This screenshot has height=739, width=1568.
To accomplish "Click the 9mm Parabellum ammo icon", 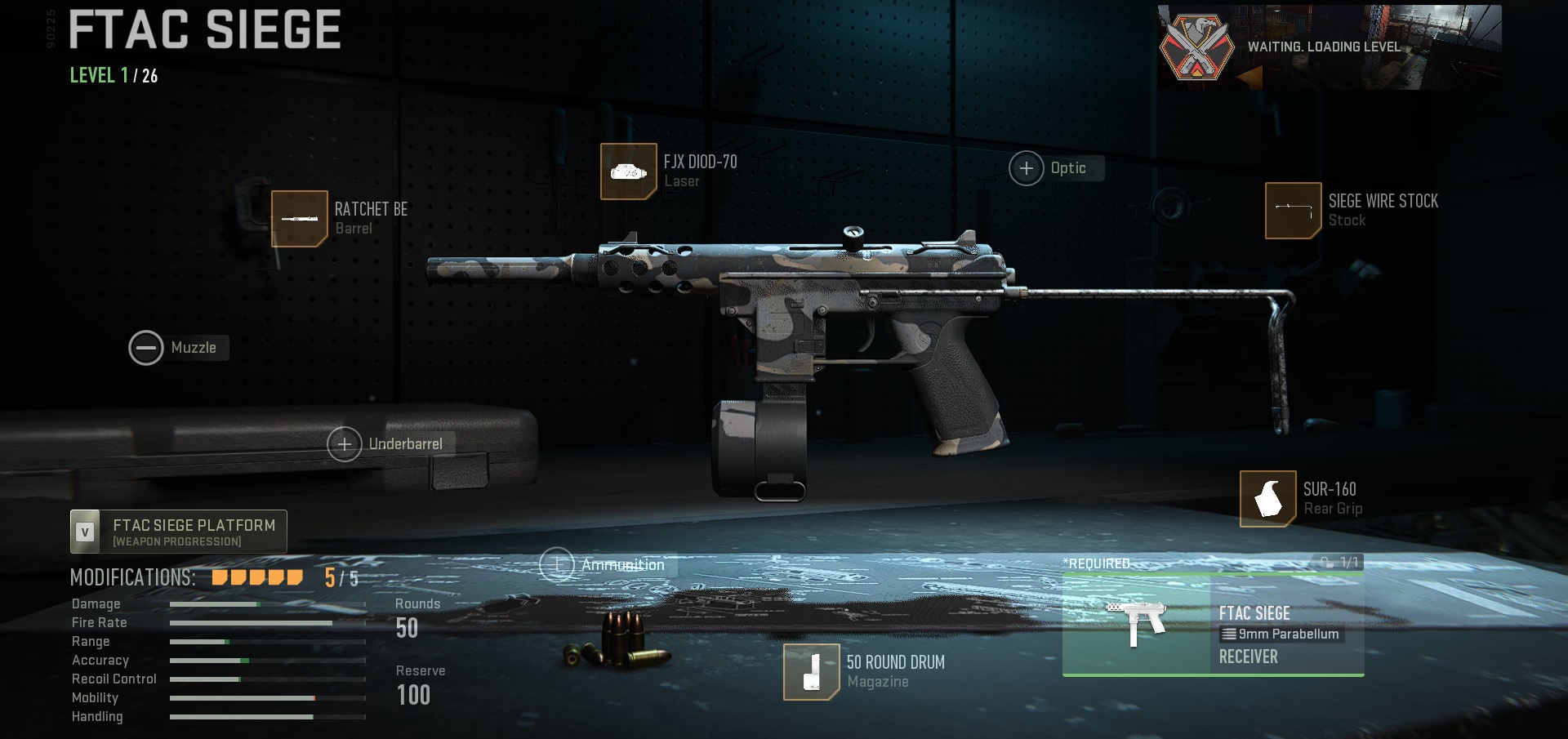I will pyautogui.click(x=1230, y=634).
